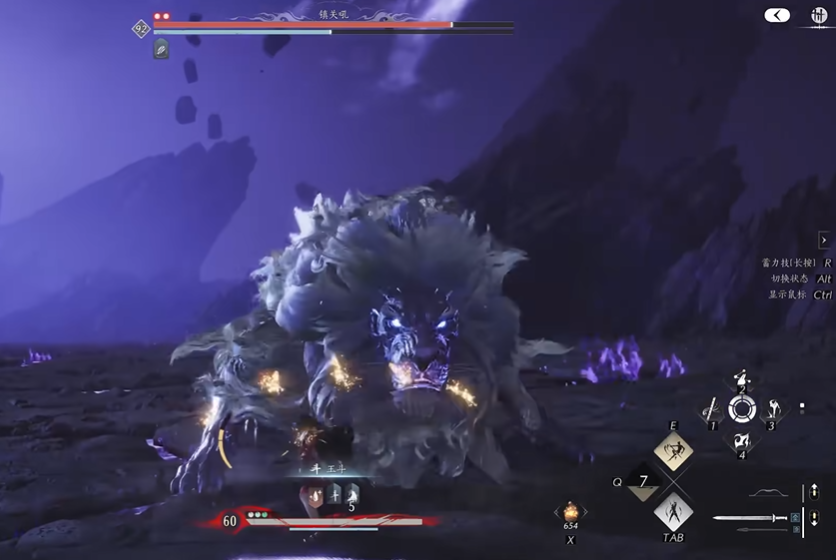Activate the gold diamond skill labeled E

pyautogui.click(x=673, y=451)
